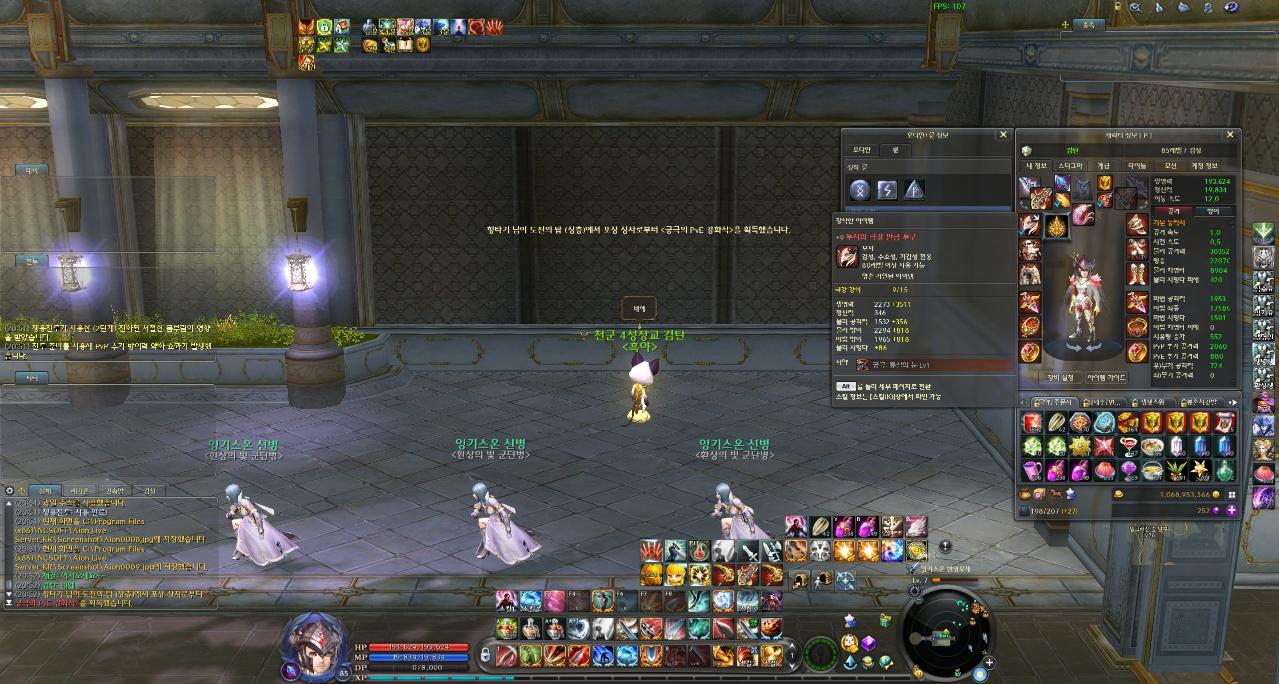Open the purple cube icon near minimap
The height and width of the screenshot is (684, 1279).
click(869, 643)
